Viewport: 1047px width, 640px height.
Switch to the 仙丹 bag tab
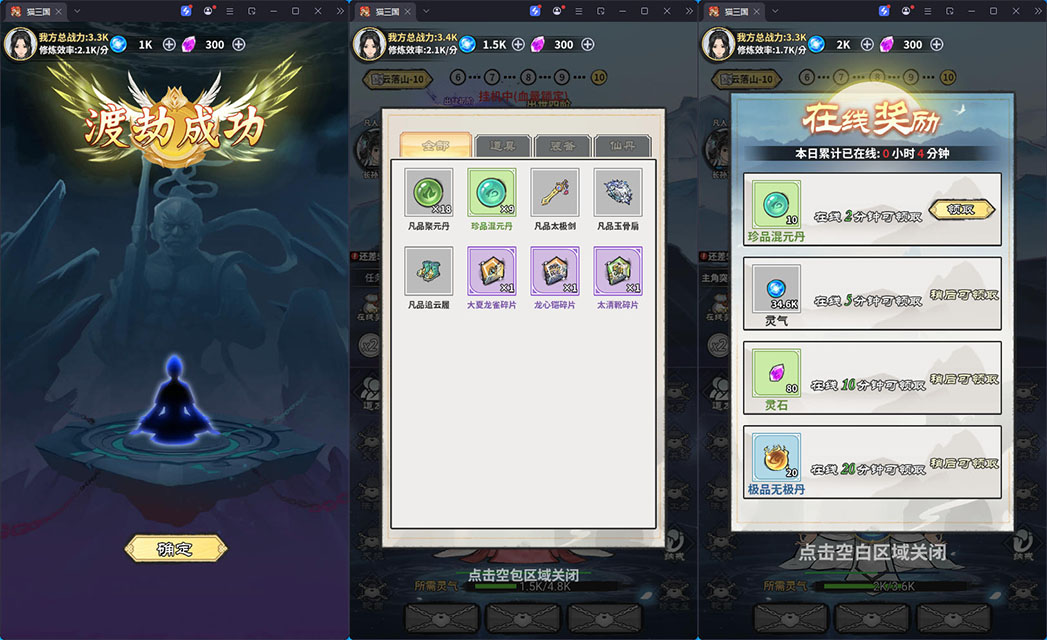pyautogui.click(x=622, y=146)
